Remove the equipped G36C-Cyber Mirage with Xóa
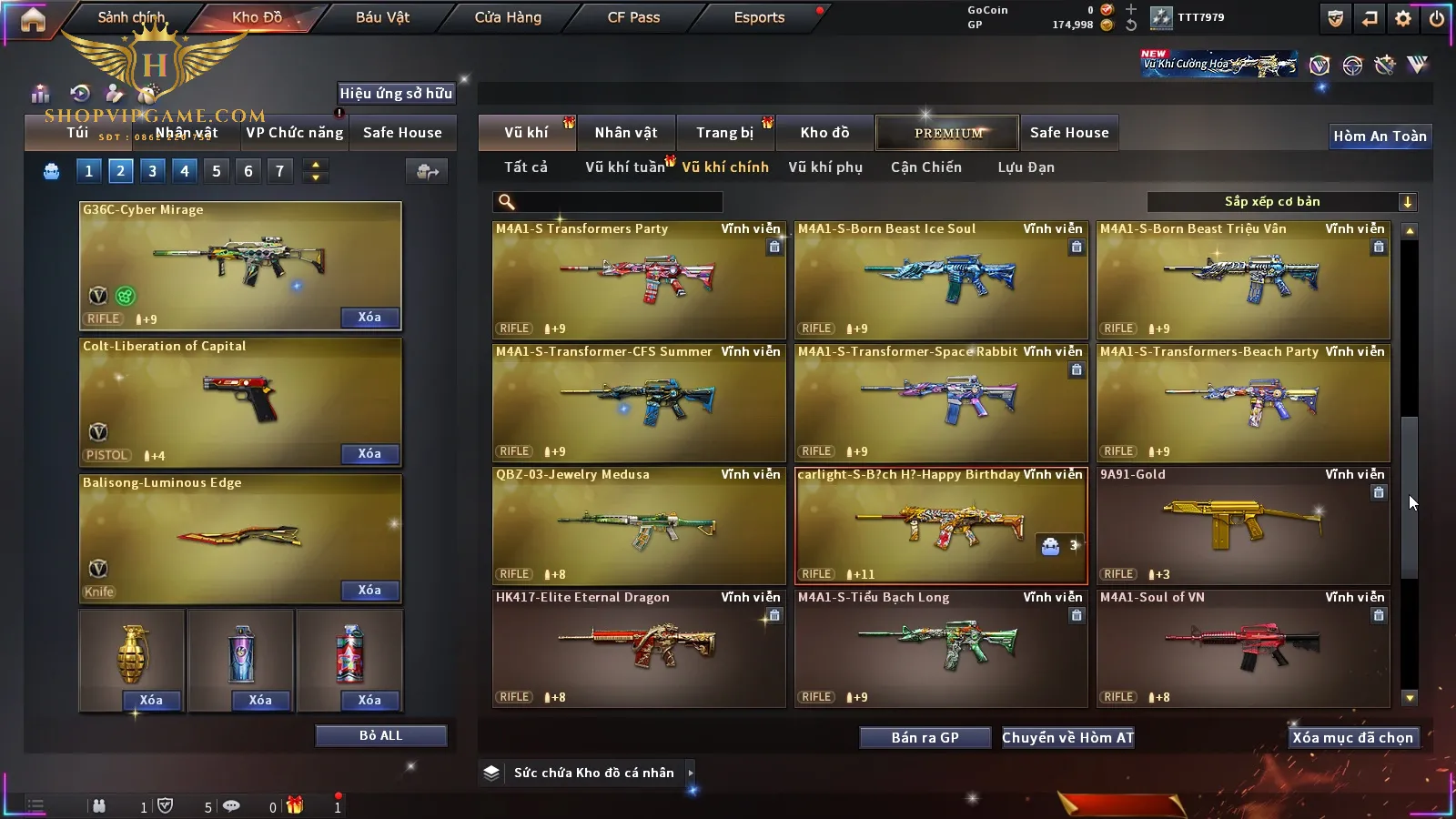This screenshot has width=1456, height=819. tap(369, 318)
